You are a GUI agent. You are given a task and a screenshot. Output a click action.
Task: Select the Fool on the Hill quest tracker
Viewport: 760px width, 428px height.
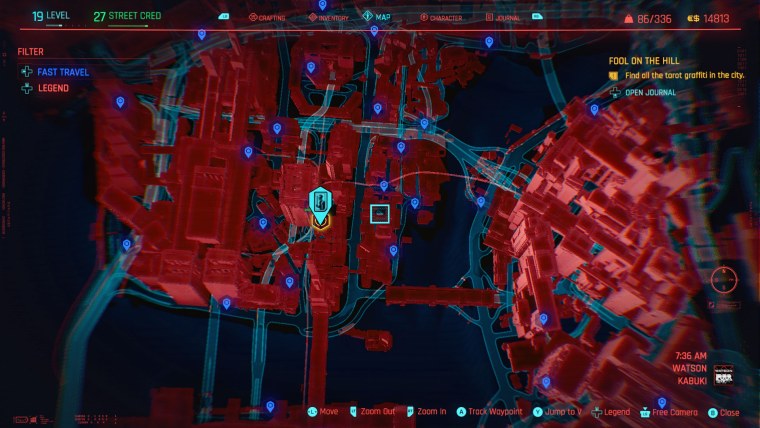643,60
